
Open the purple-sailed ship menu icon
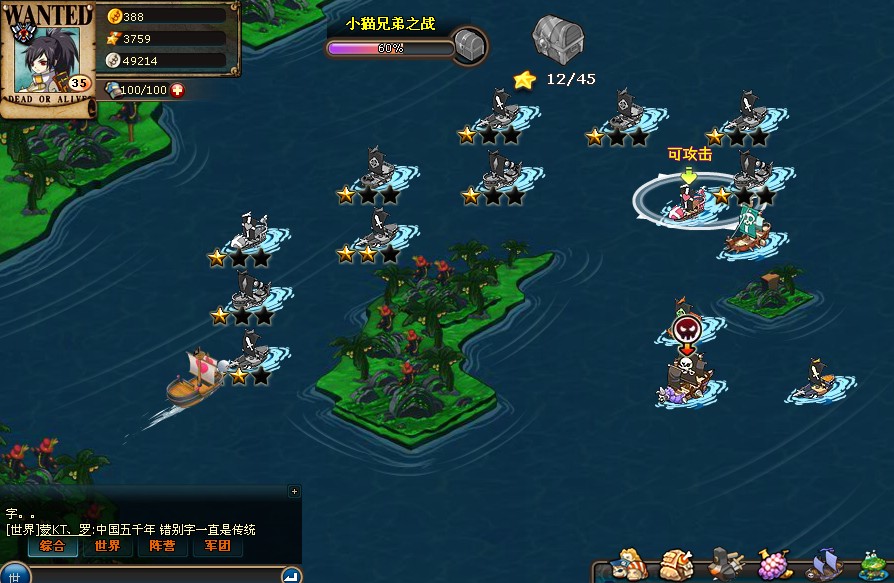[824, 564]
